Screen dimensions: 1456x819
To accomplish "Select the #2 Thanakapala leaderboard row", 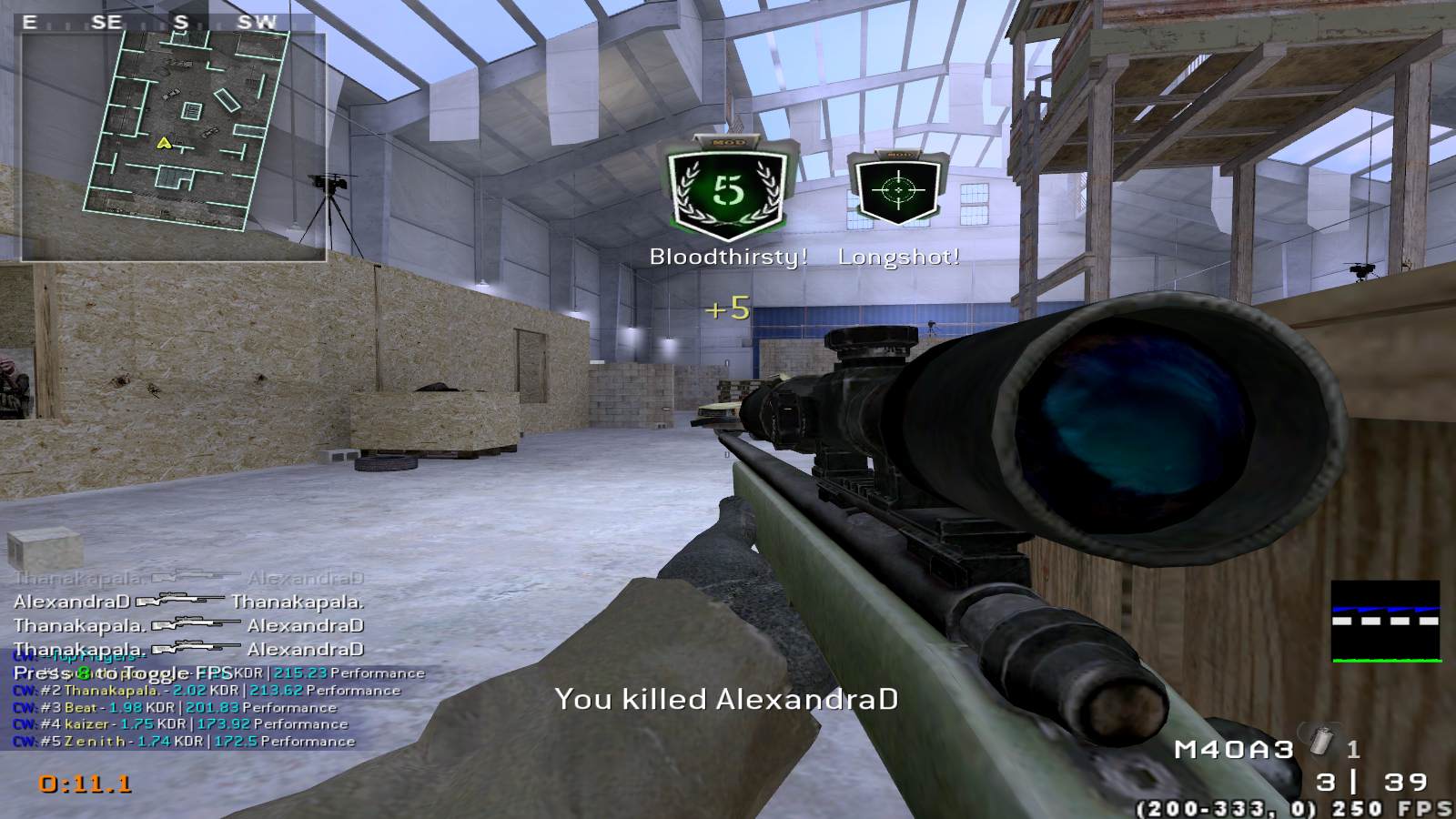I will (x=207, y=691).
